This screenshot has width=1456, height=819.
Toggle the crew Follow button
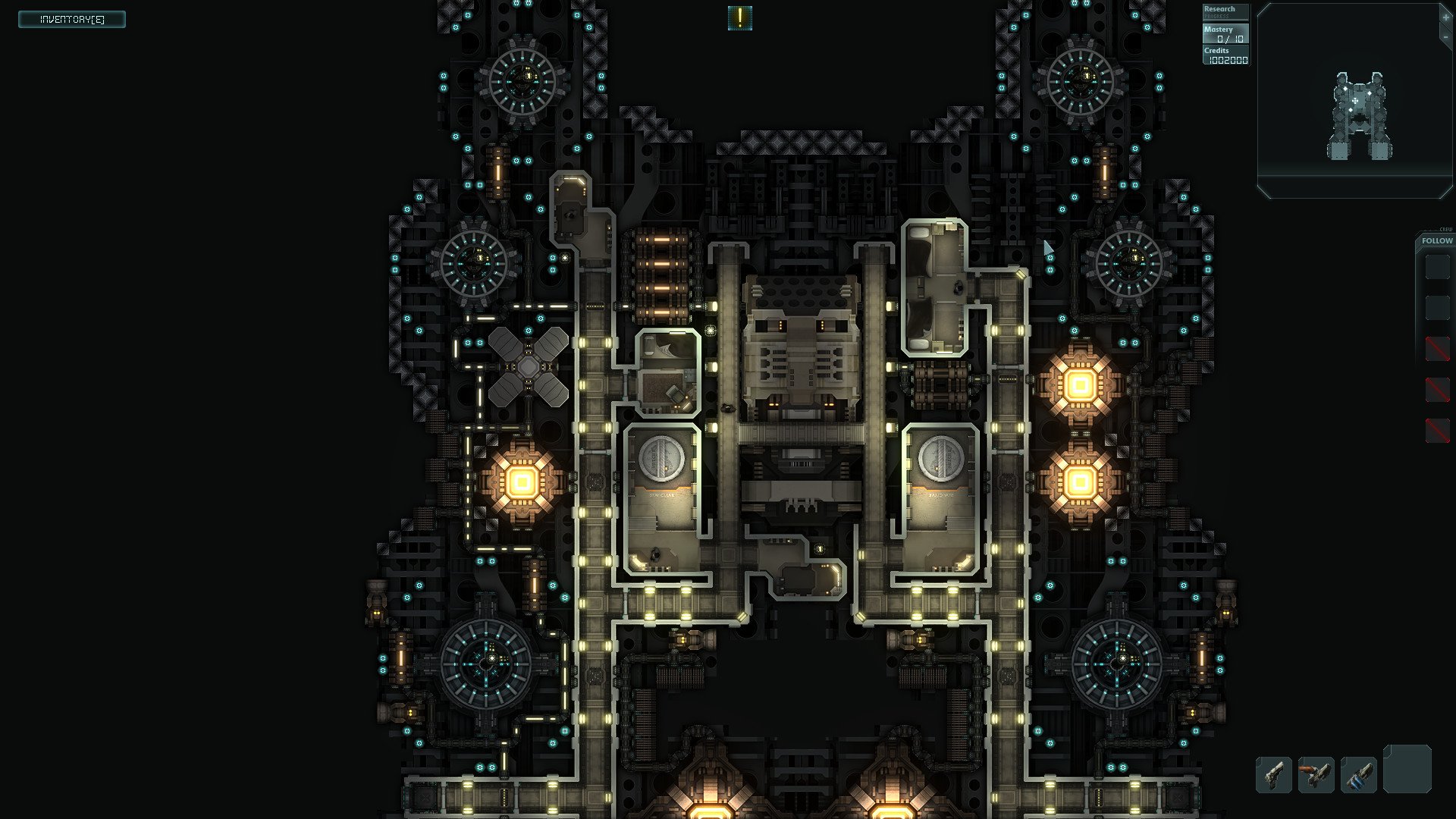(x=1436, y=240)
